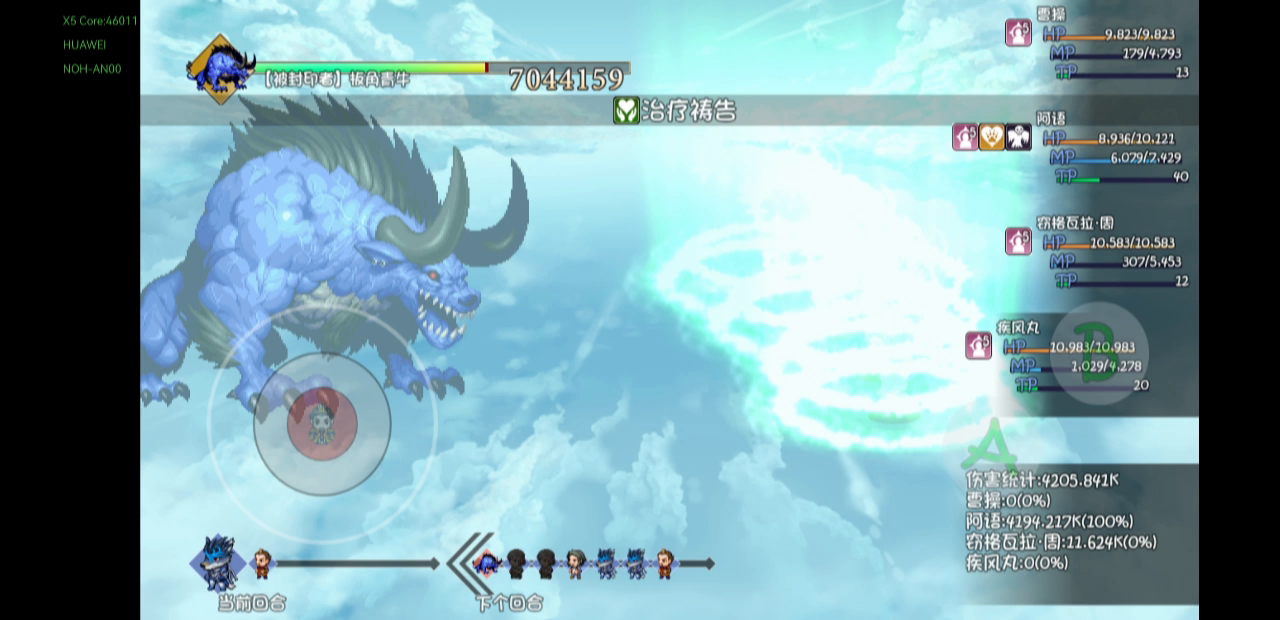Select party member 曹操 in status panel
Viewport: 1280px width, 620px height.
(1051, 14)
